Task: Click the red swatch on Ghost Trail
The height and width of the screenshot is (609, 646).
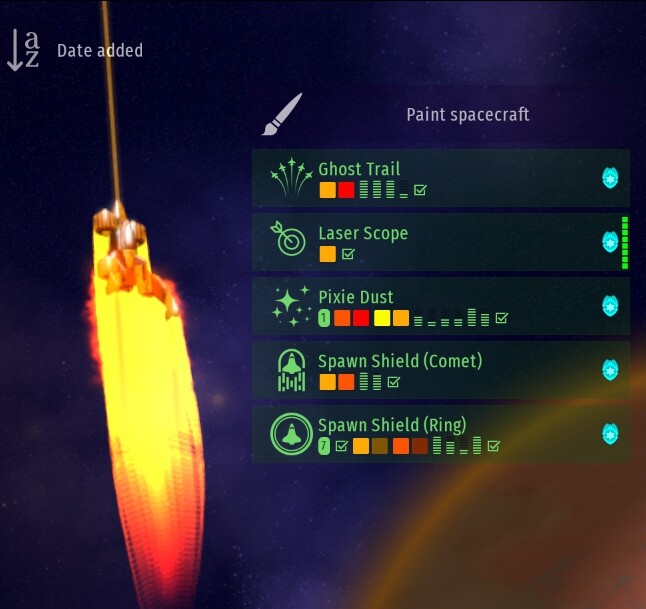Action: tap(346, 190)
